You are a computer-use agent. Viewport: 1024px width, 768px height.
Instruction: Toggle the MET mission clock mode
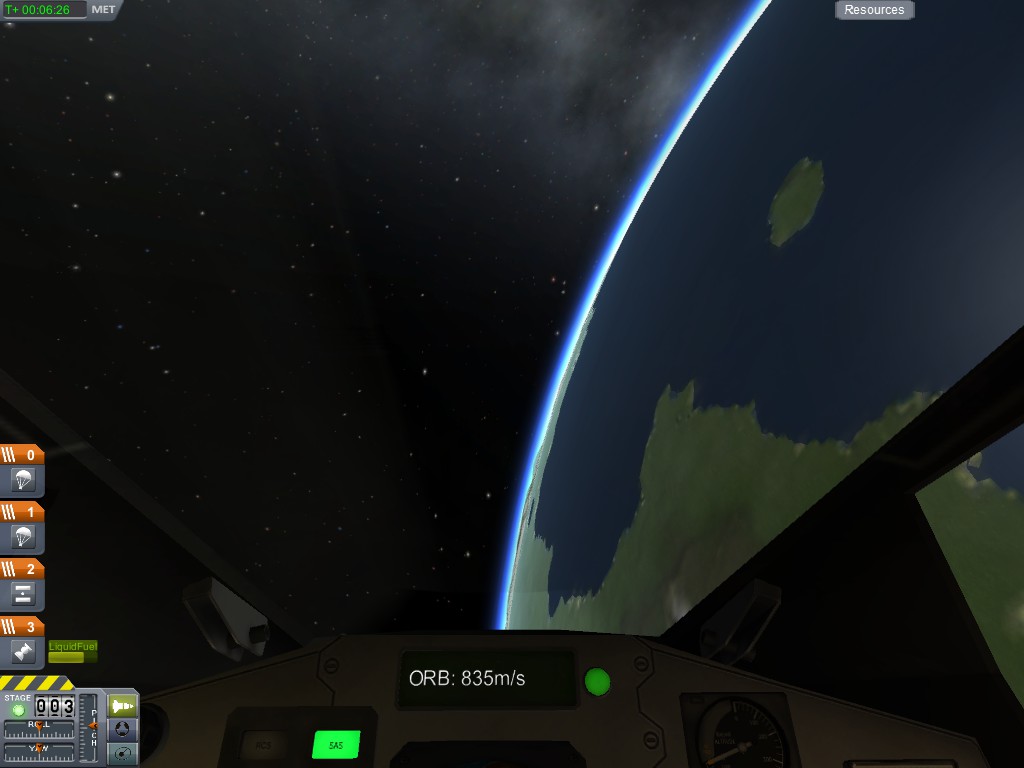103,9
